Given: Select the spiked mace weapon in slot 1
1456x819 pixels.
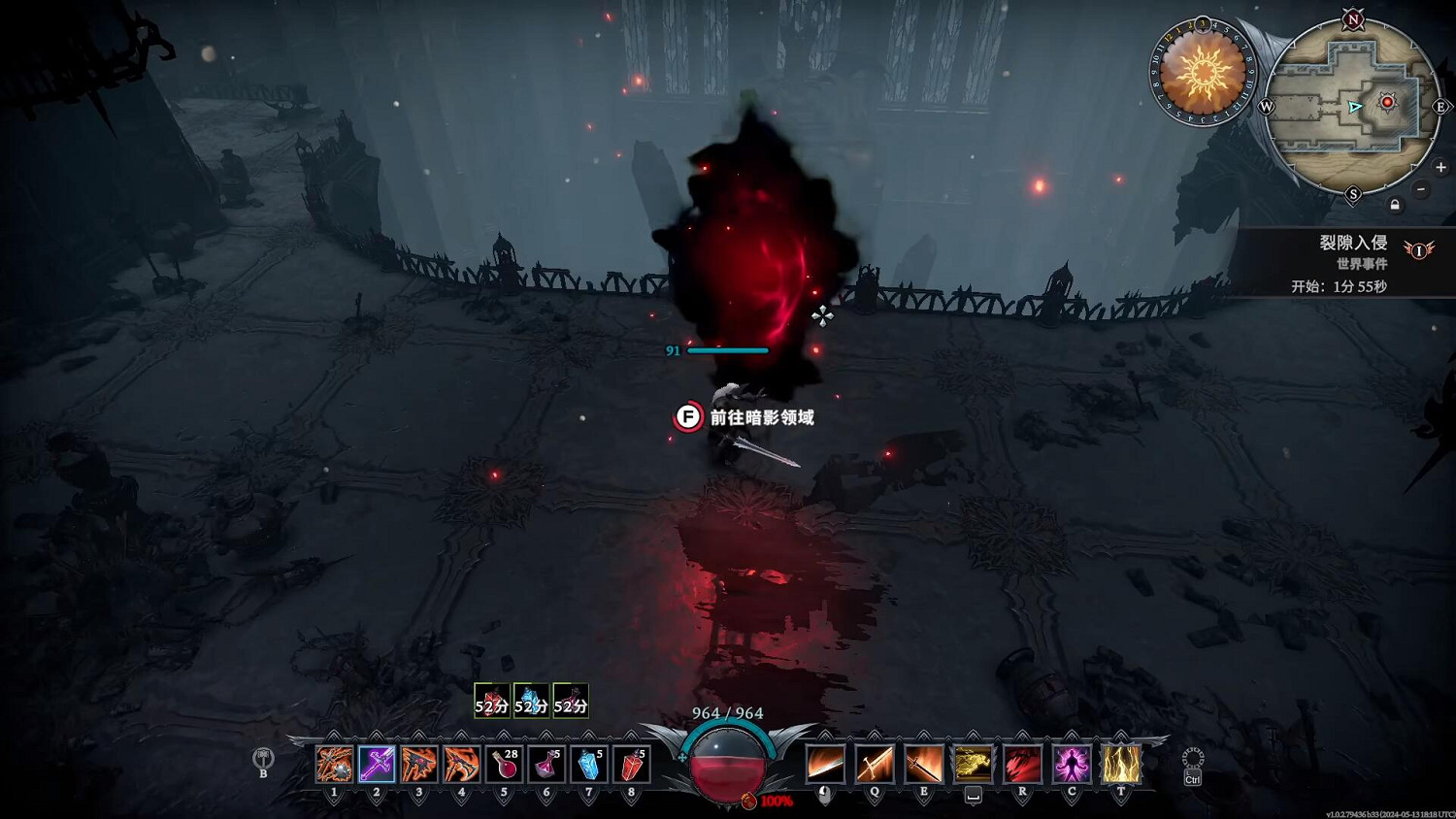Looking at the screenshot, I should point(334,765).
